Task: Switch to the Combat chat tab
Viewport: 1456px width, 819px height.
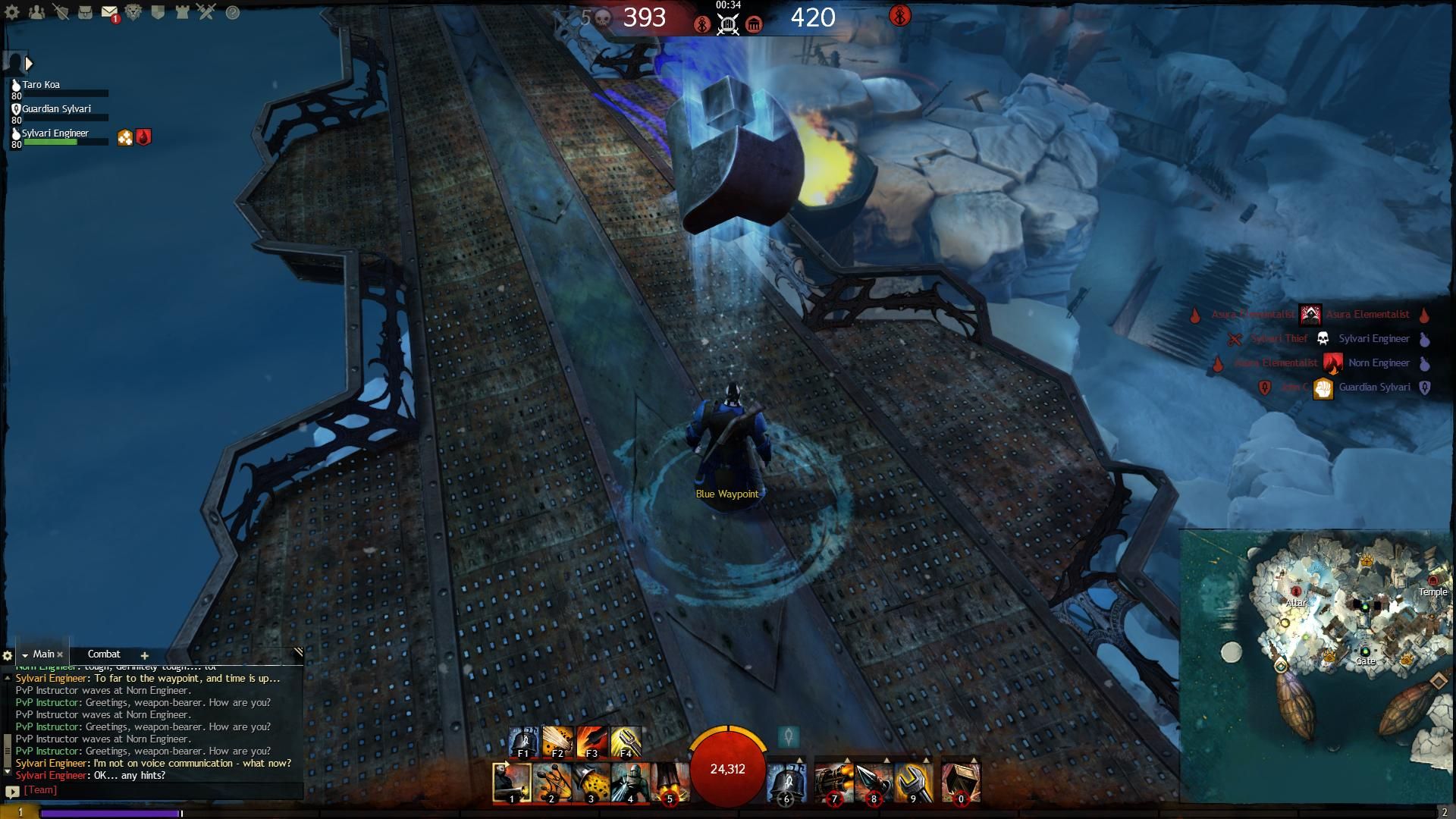Action: pyautogui.click(x=104, y=654)
